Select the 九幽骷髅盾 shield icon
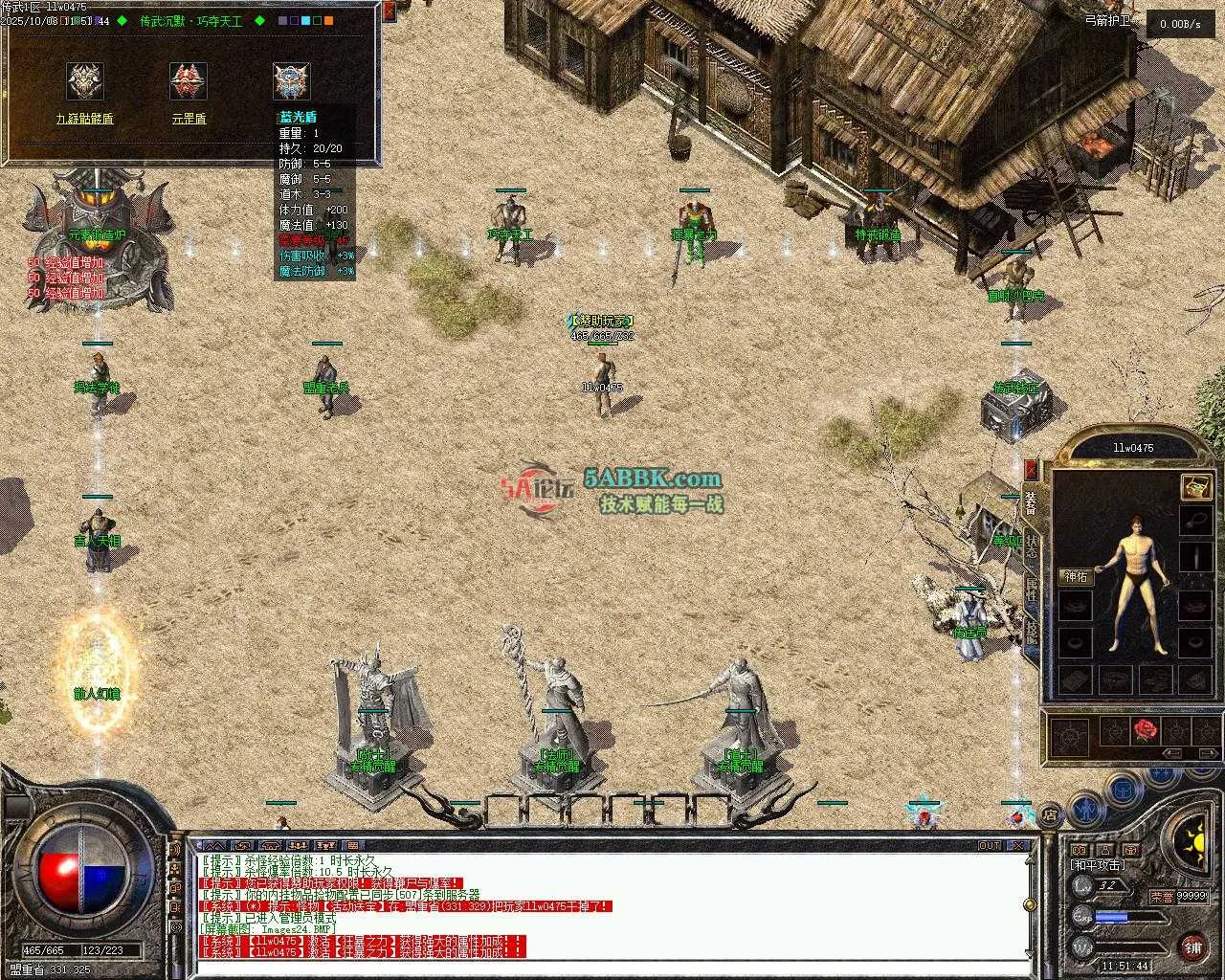Screen dimensions: 1225x980 point(85,82)
